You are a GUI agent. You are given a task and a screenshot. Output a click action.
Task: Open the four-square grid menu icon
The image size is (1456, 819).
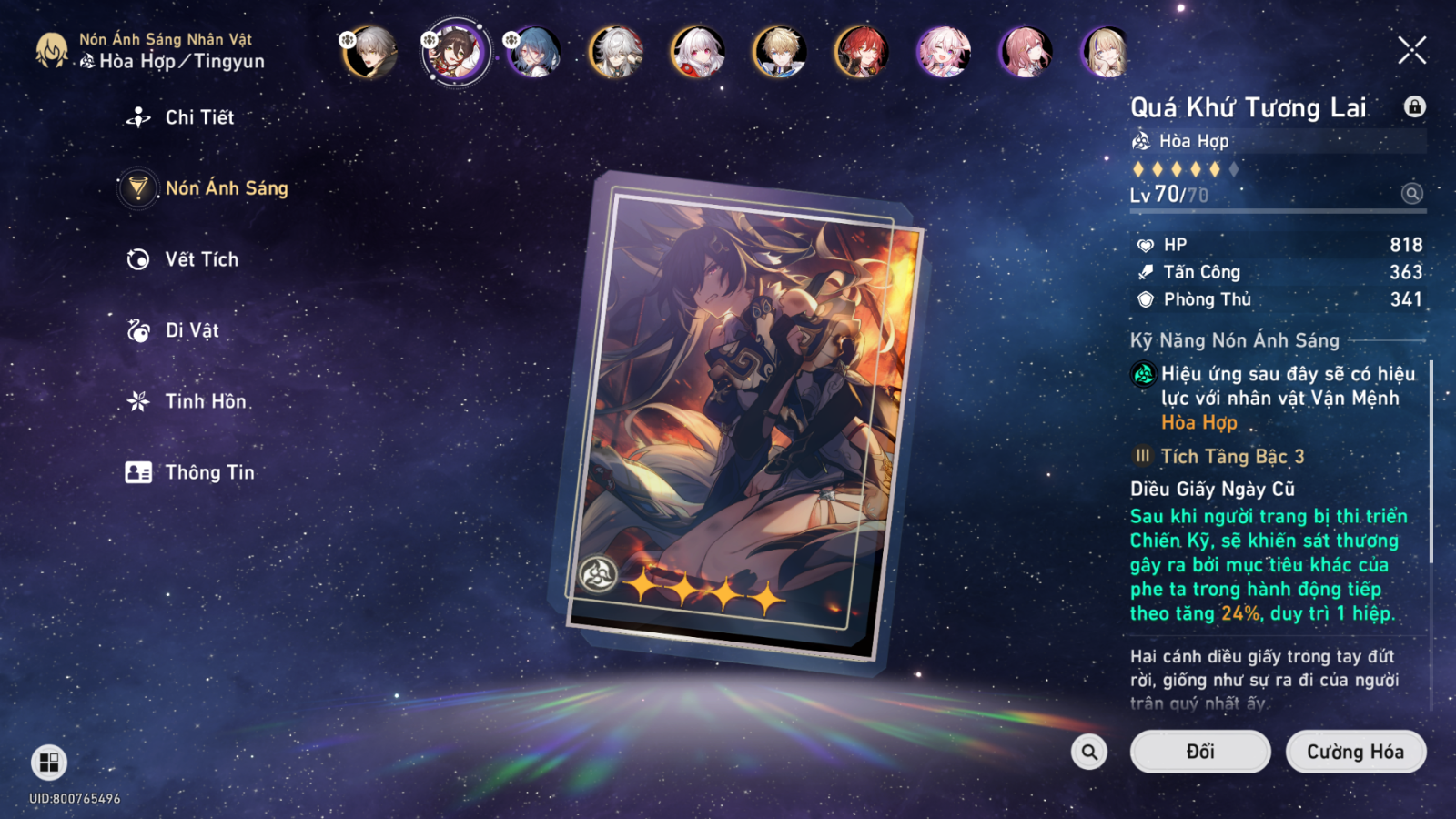click(x=49, y=763)
